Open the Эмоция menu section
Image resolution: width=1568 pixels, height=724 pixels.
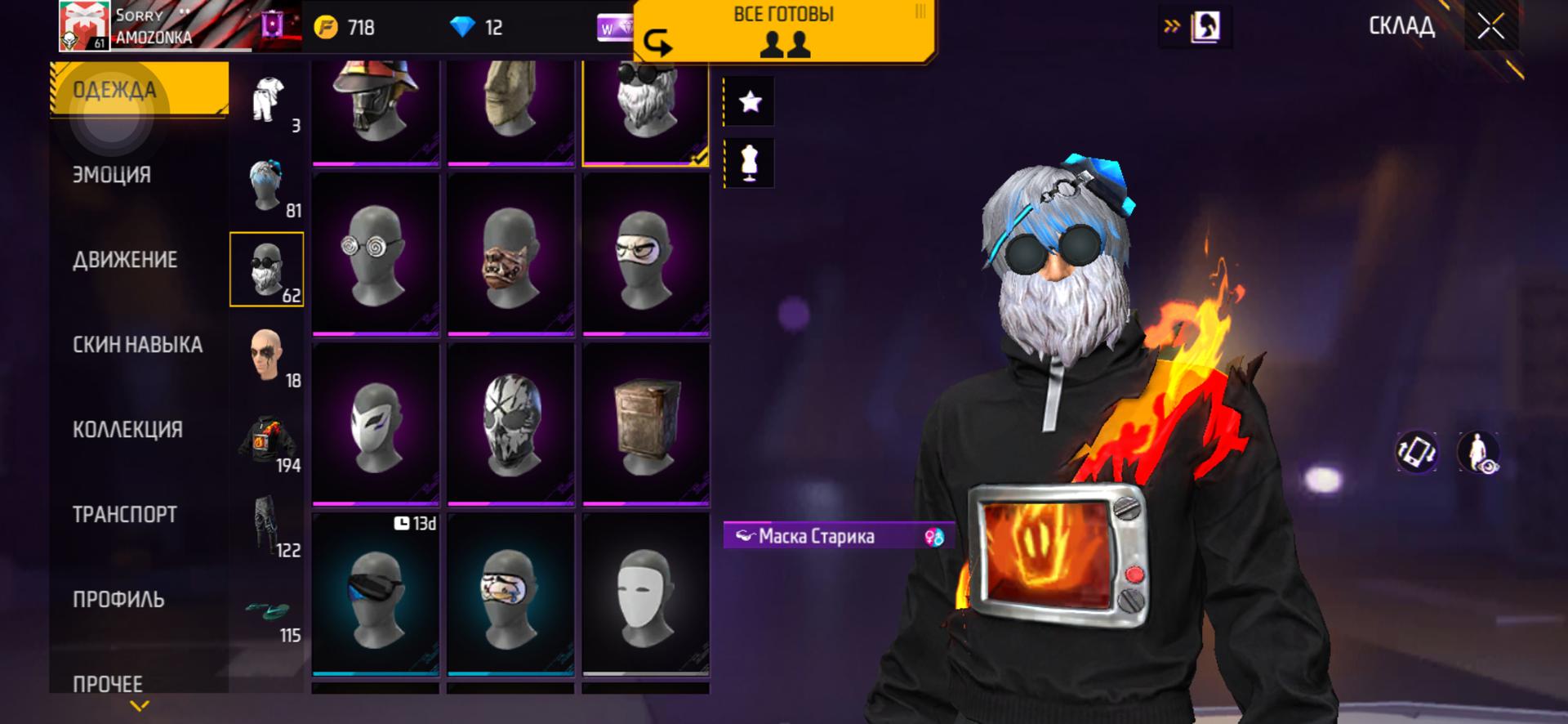click(112, 175)
